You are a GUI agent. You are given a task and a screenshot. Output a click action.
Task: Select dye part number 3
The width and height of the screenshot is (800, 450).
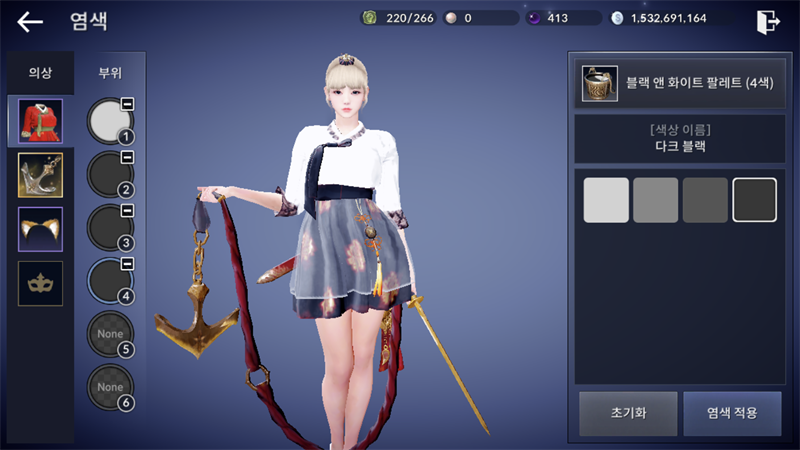click(111, 228)
